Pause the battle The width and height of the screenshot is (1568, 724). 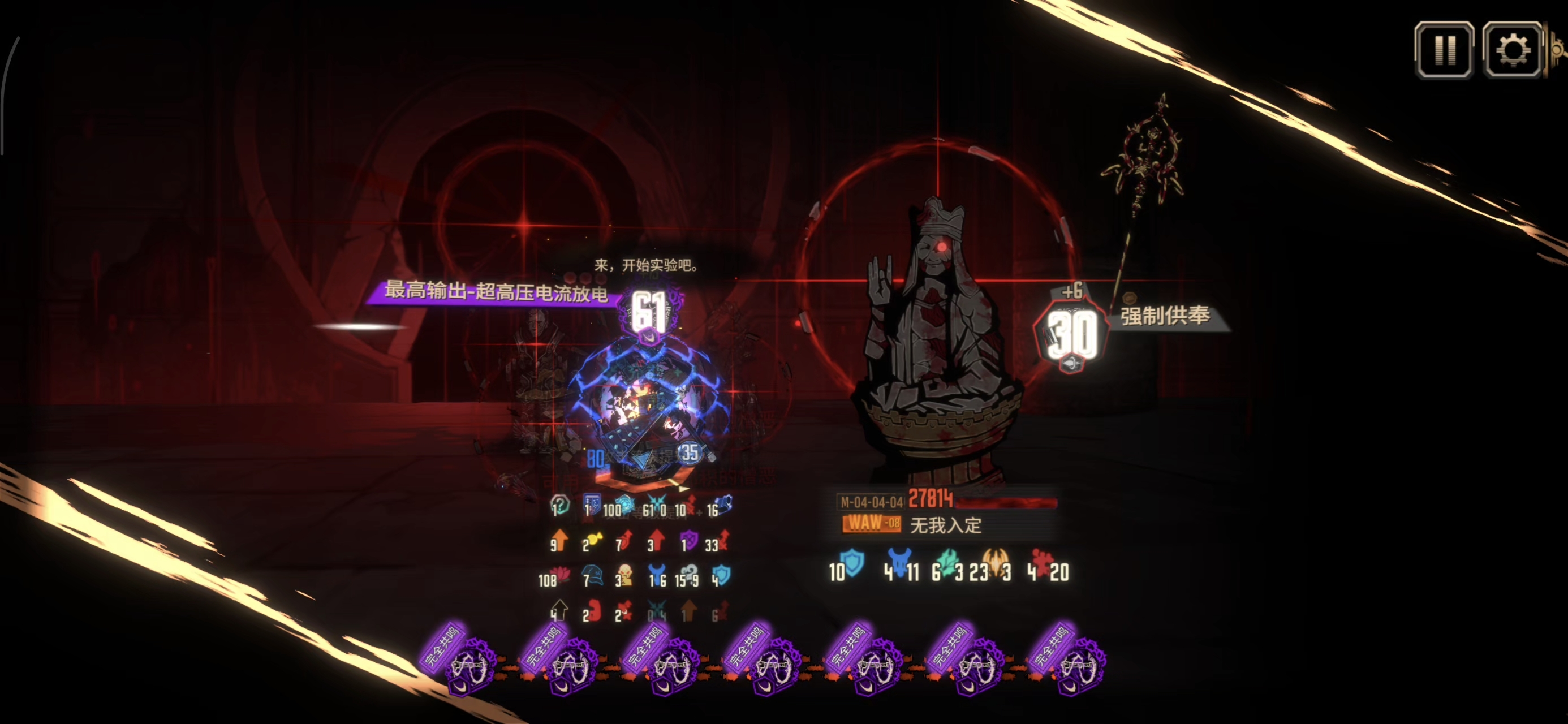[1444, 50]
